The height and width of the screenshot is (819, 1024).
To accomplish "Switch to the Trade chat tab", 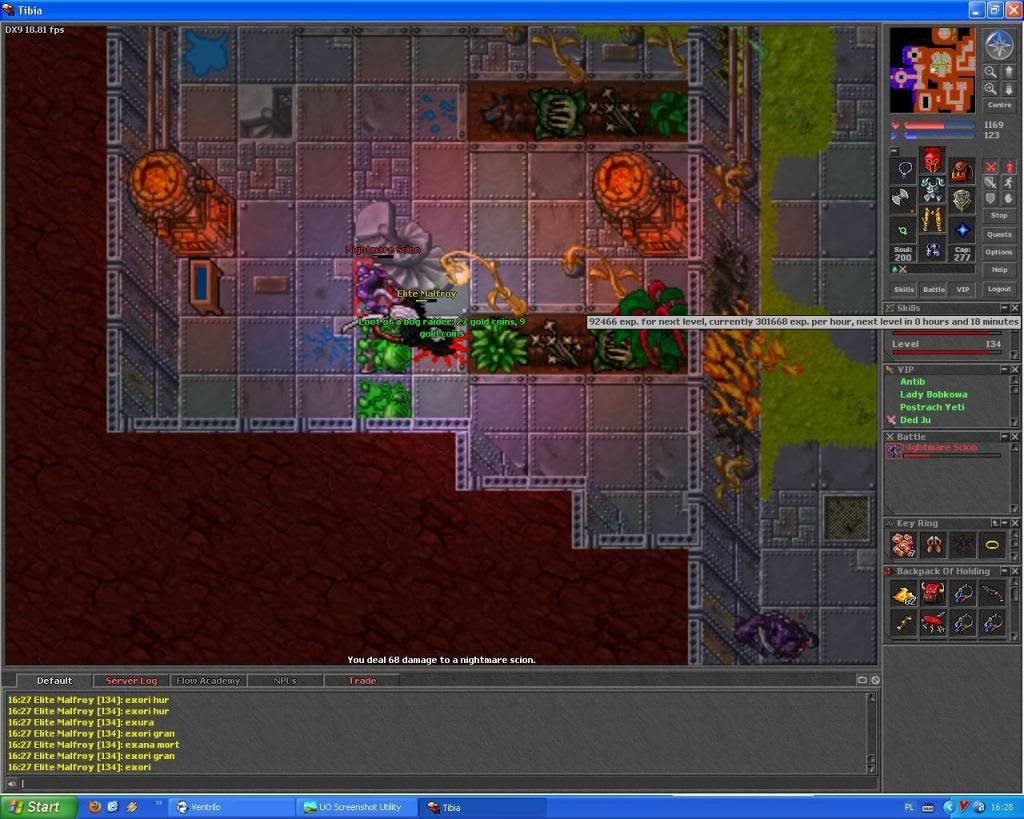I will [362, 681].
